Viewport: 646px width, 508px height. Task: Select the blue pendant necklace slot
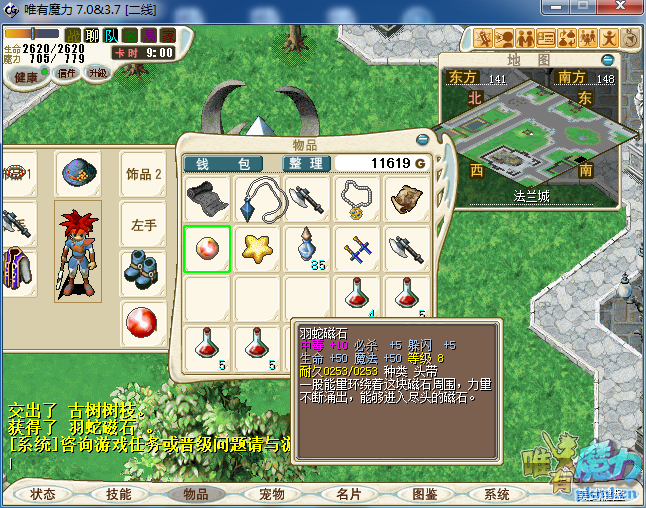pyautogui.click(x=258, y=200)
